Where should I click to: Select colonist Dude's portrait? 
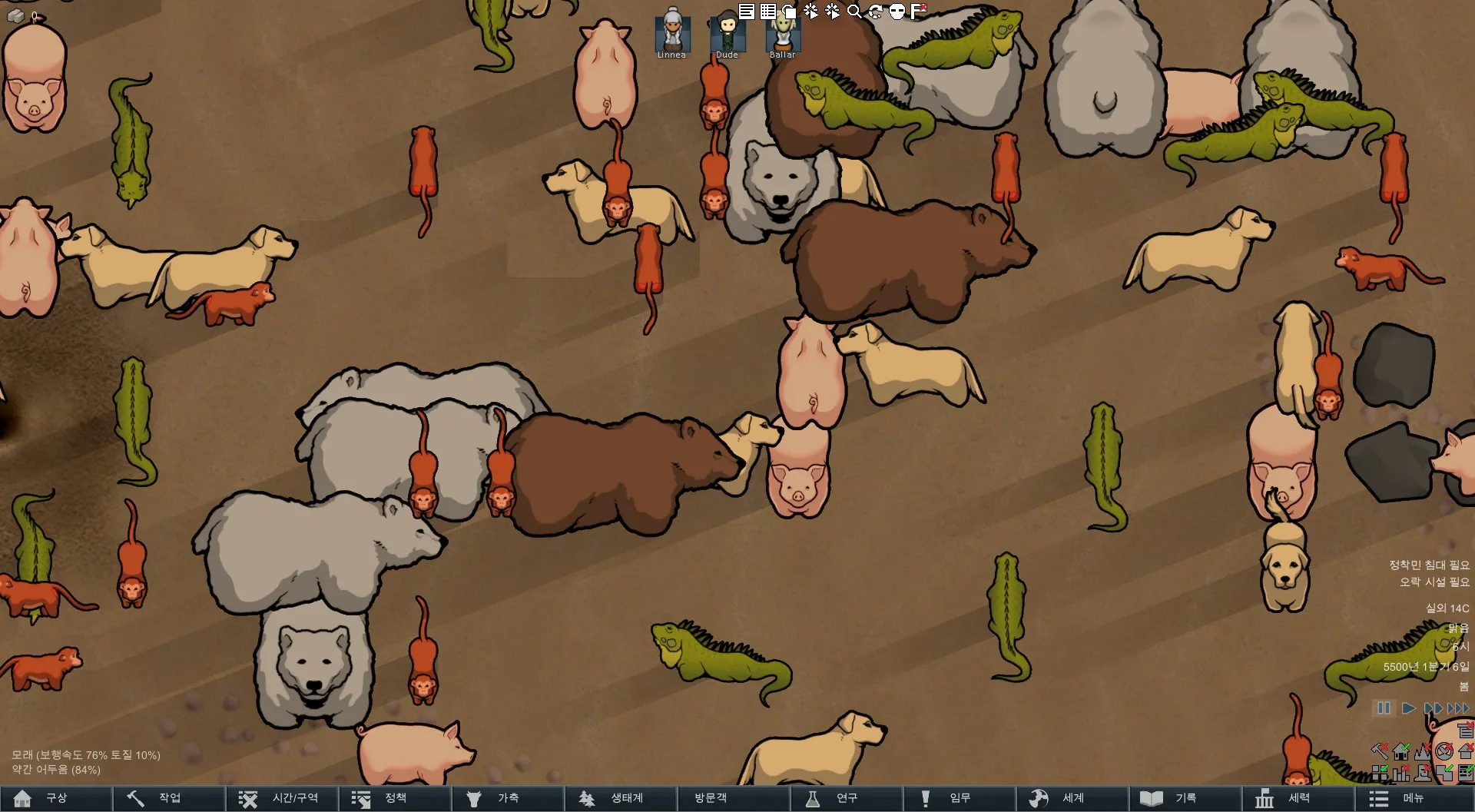(x=727, y=33)
